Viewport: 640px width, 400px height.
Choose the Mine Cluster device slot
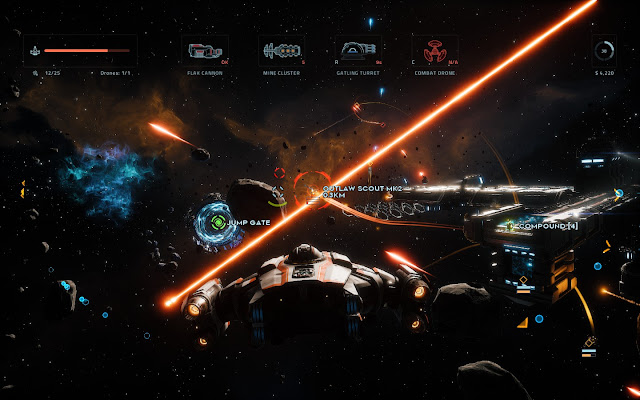[x=283, y=51]
